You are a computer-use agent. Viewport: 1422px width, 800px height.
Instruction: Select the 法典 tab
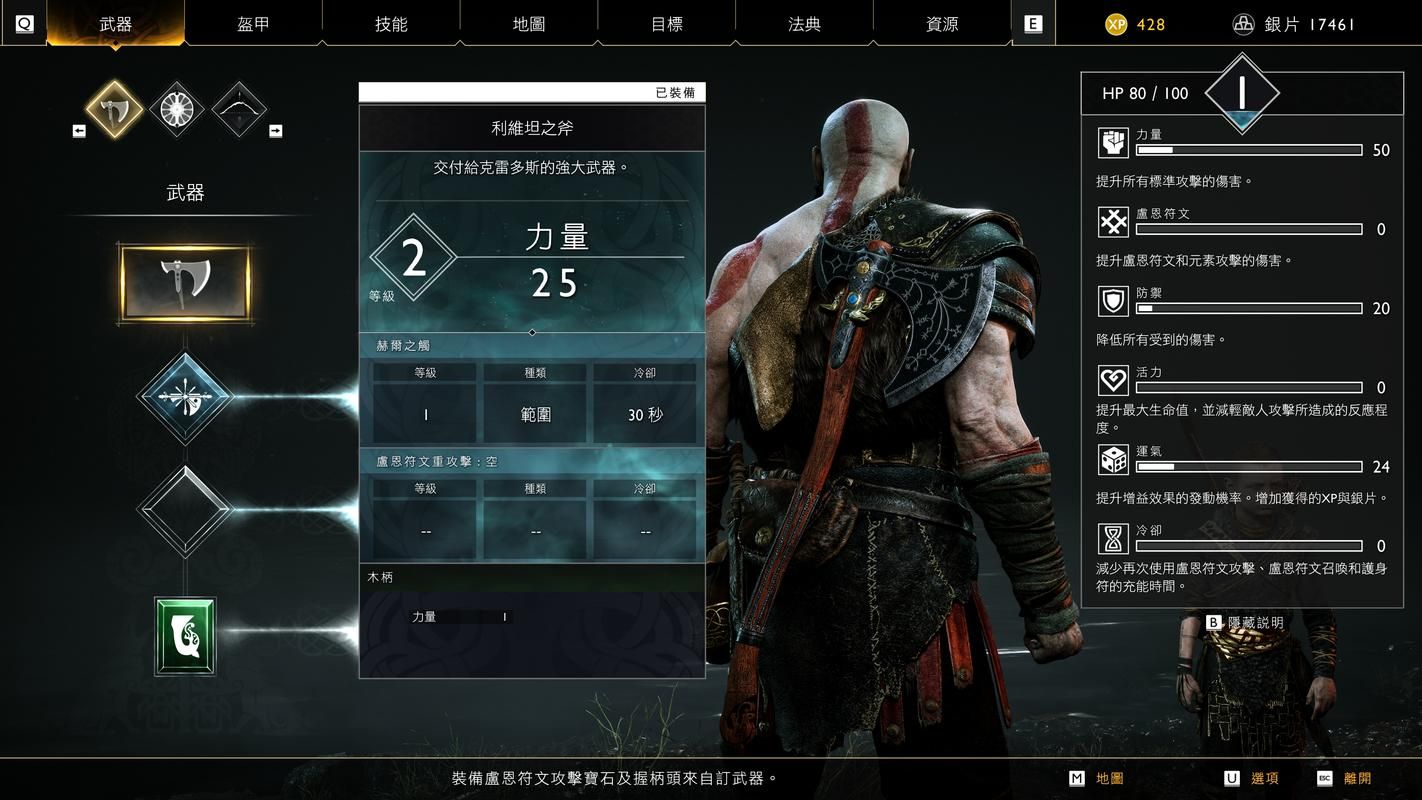[x=804, y=24]
